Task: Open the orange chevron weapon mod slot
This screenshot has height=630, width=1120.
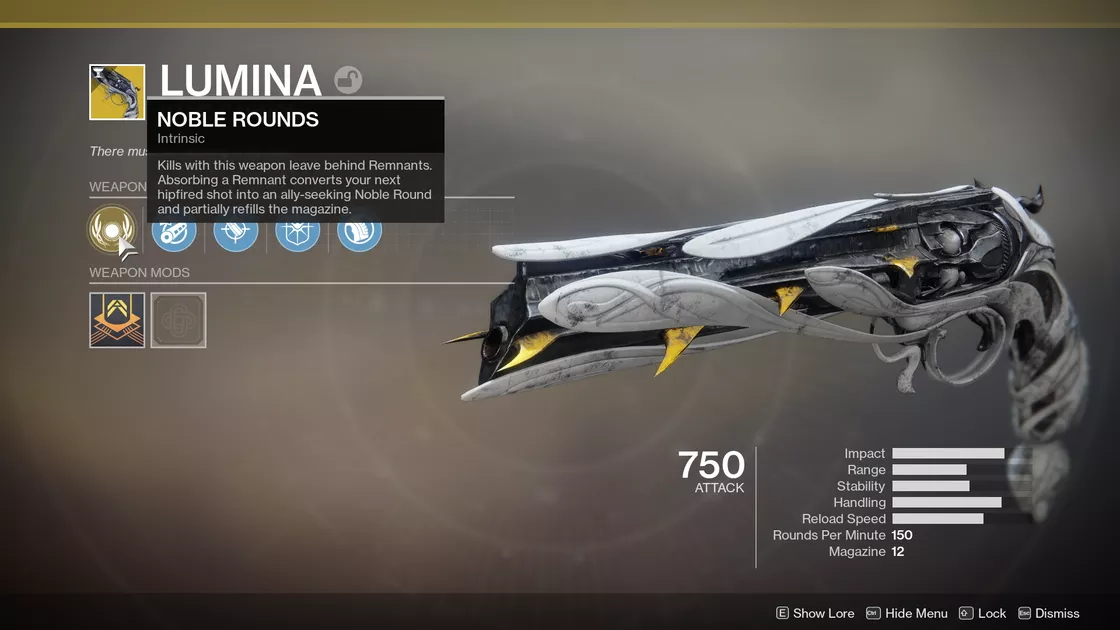Action: tap(117, 320)
